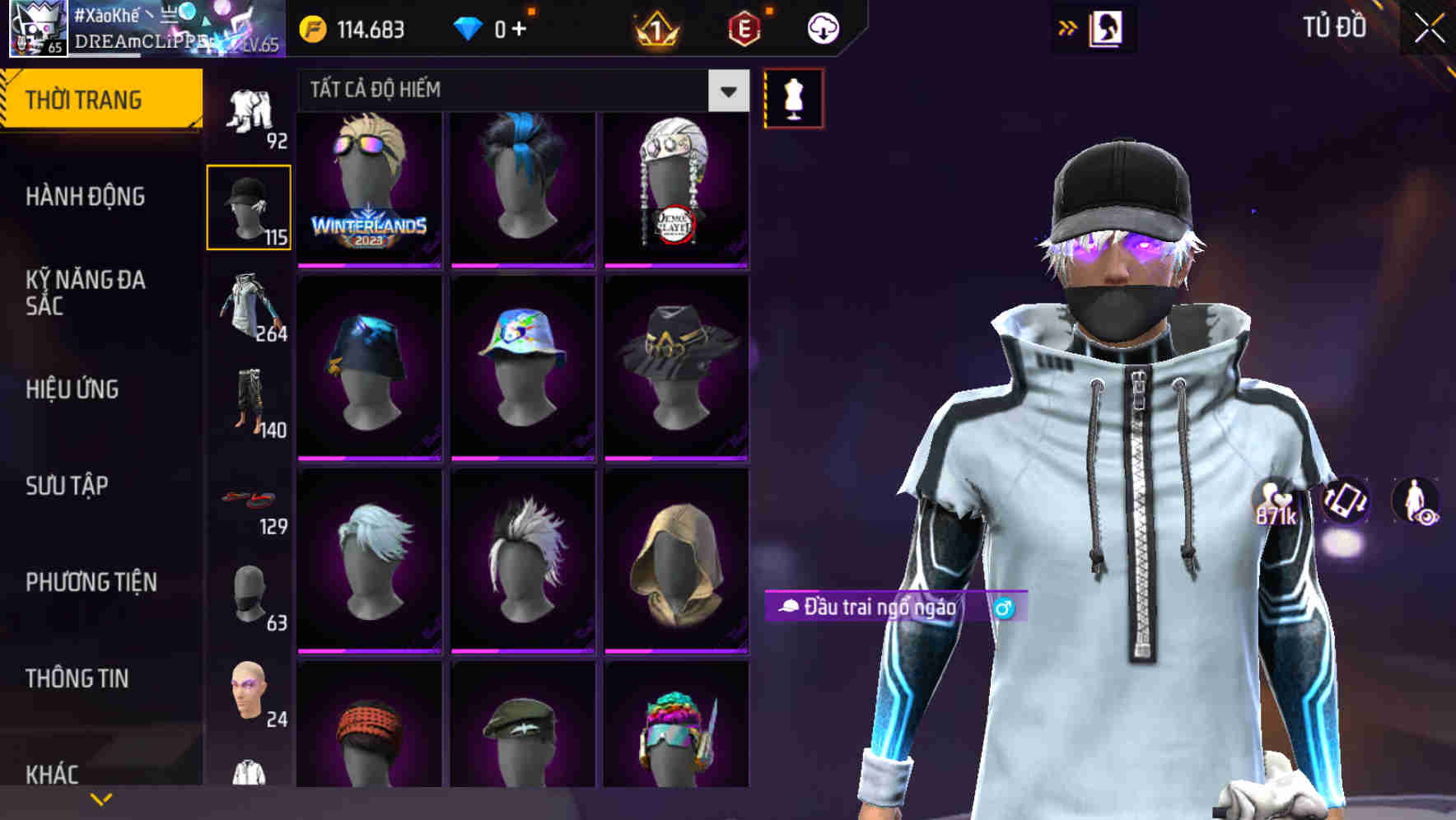This screenshot has height=820, width=1456.
Task: Click the mannequin outfit preset icon above grid
Action: [x=793, y=96]
